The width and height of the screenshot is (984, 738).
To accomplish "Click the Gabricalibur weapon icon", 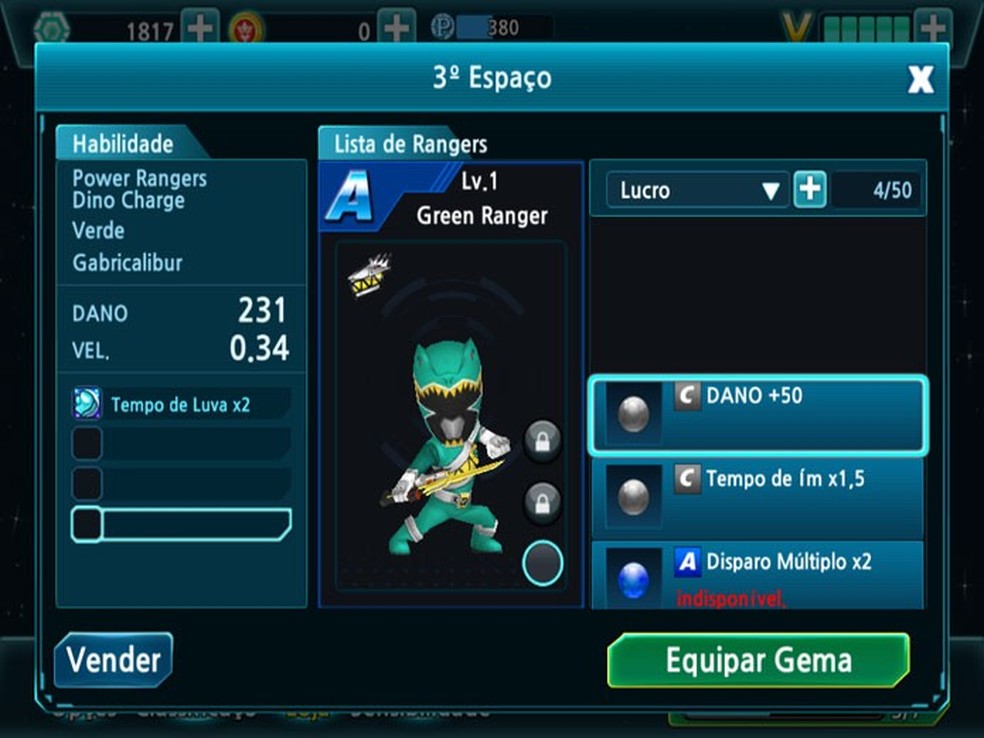I will [x=368, y=276].
